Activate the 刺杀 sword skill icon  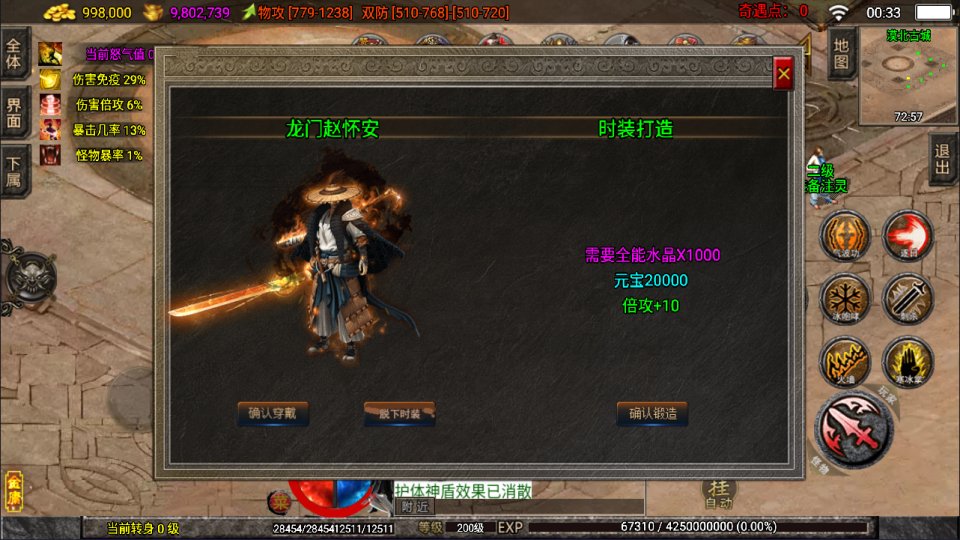click(907, 299)
